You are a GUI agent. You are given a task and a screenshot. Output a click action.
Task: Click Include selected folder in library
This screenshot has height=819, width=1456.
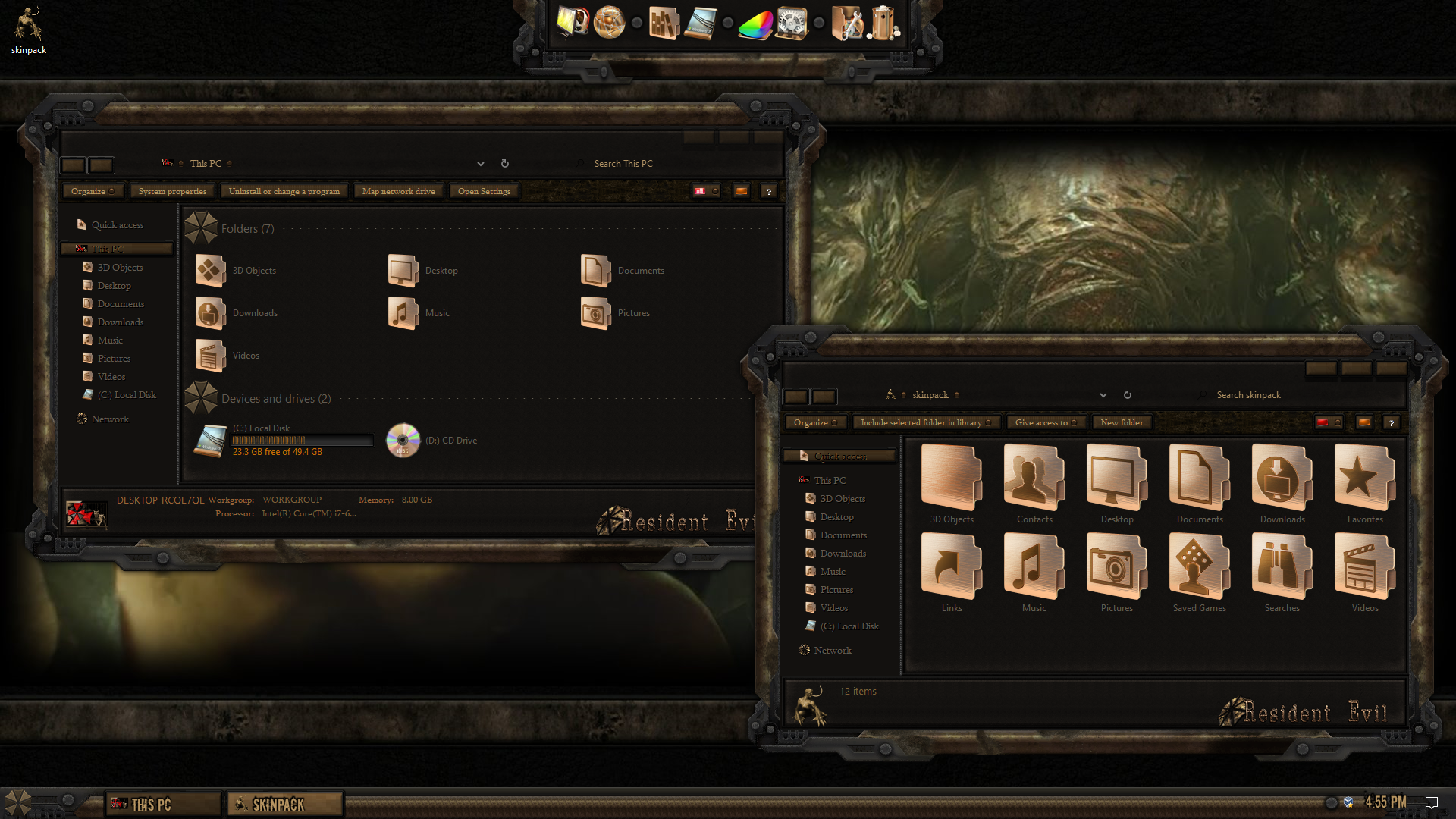point(925,422)
